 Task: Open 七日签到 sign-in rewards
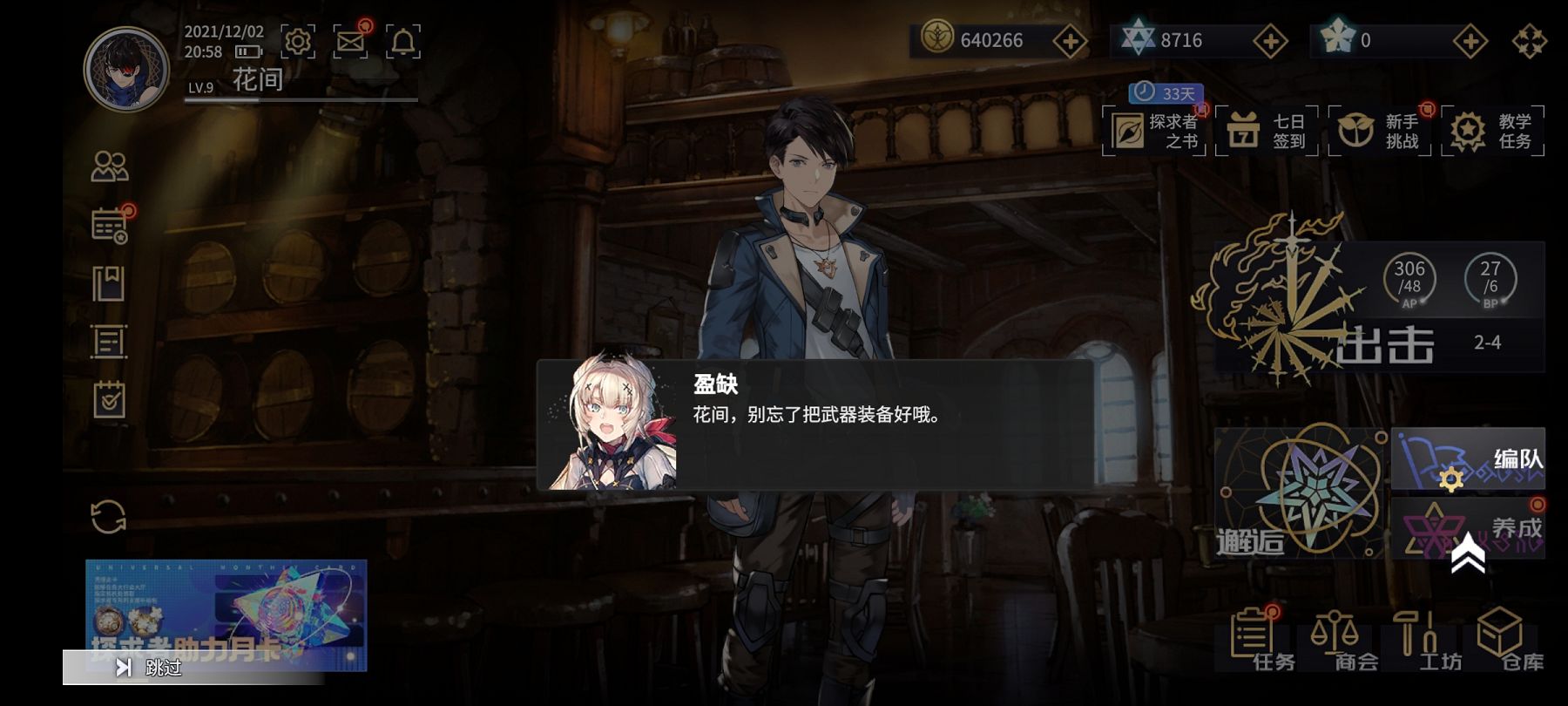pyautogui.click(x=1267, y=132)
